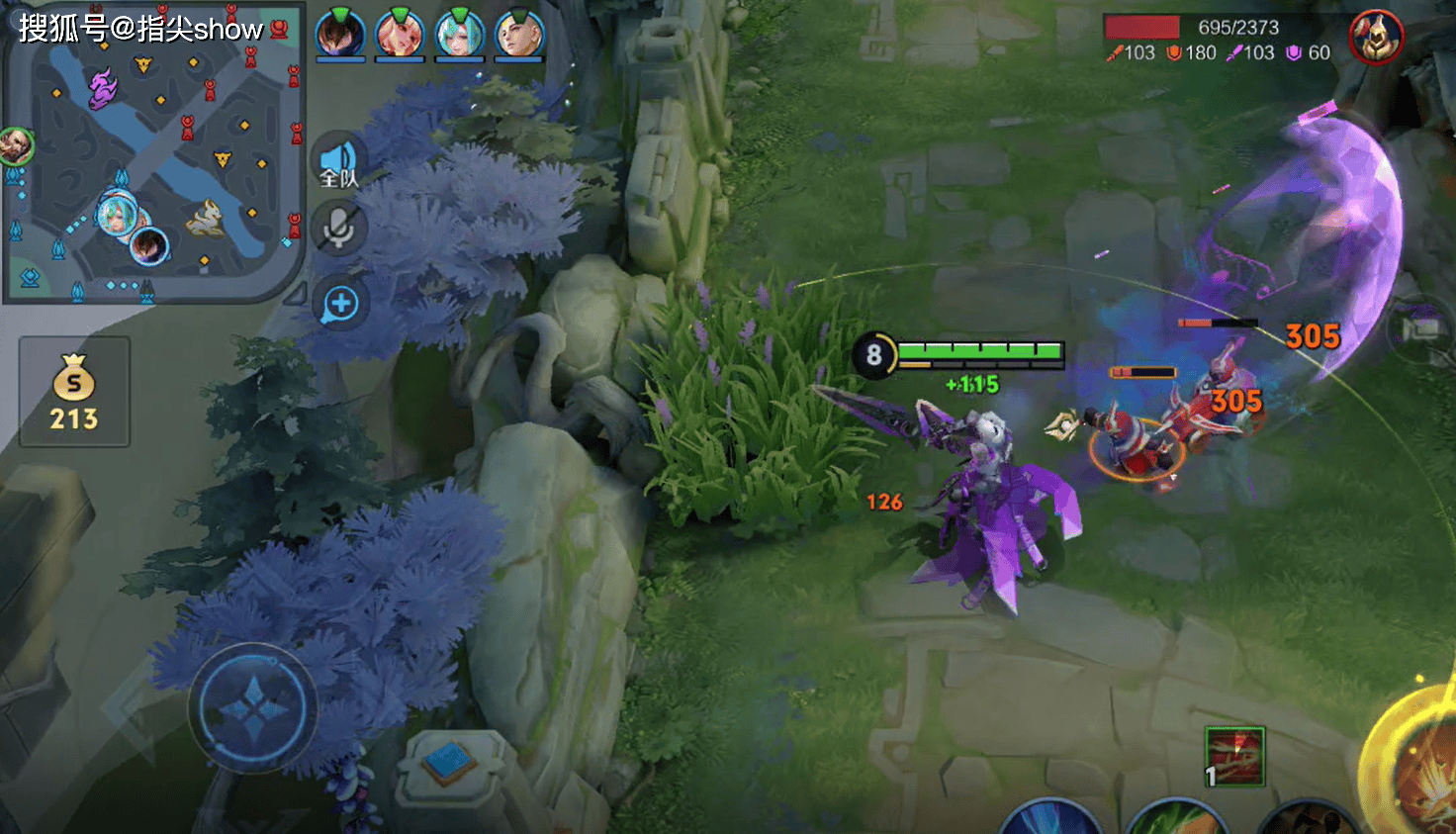Buy the recommended red item
1456x834 pixels.
(1235, 757)
